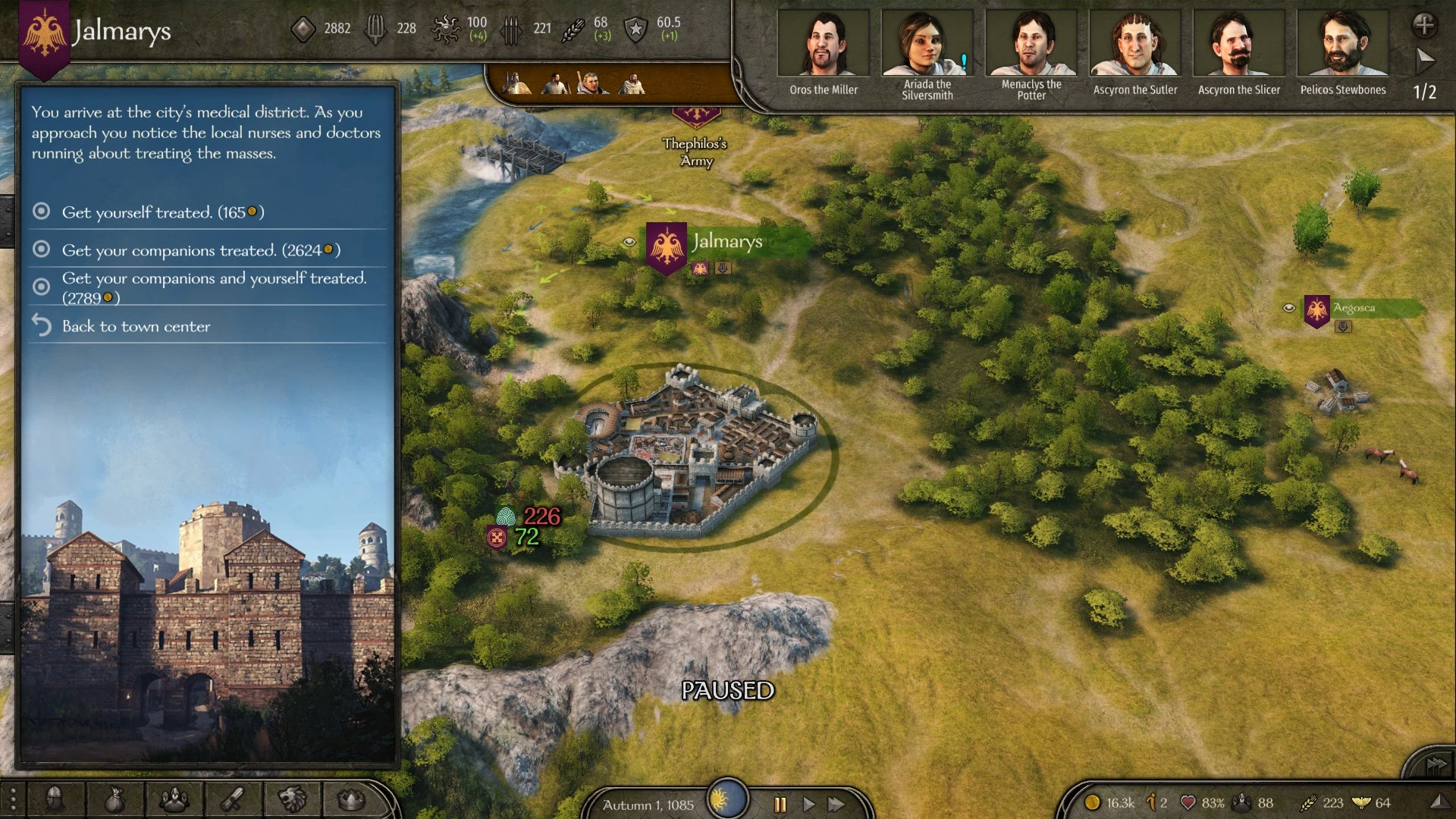This screenshot has height=819, width=1456.
Task: Open Oros the Miller's portrait
Action: (823, 44)
